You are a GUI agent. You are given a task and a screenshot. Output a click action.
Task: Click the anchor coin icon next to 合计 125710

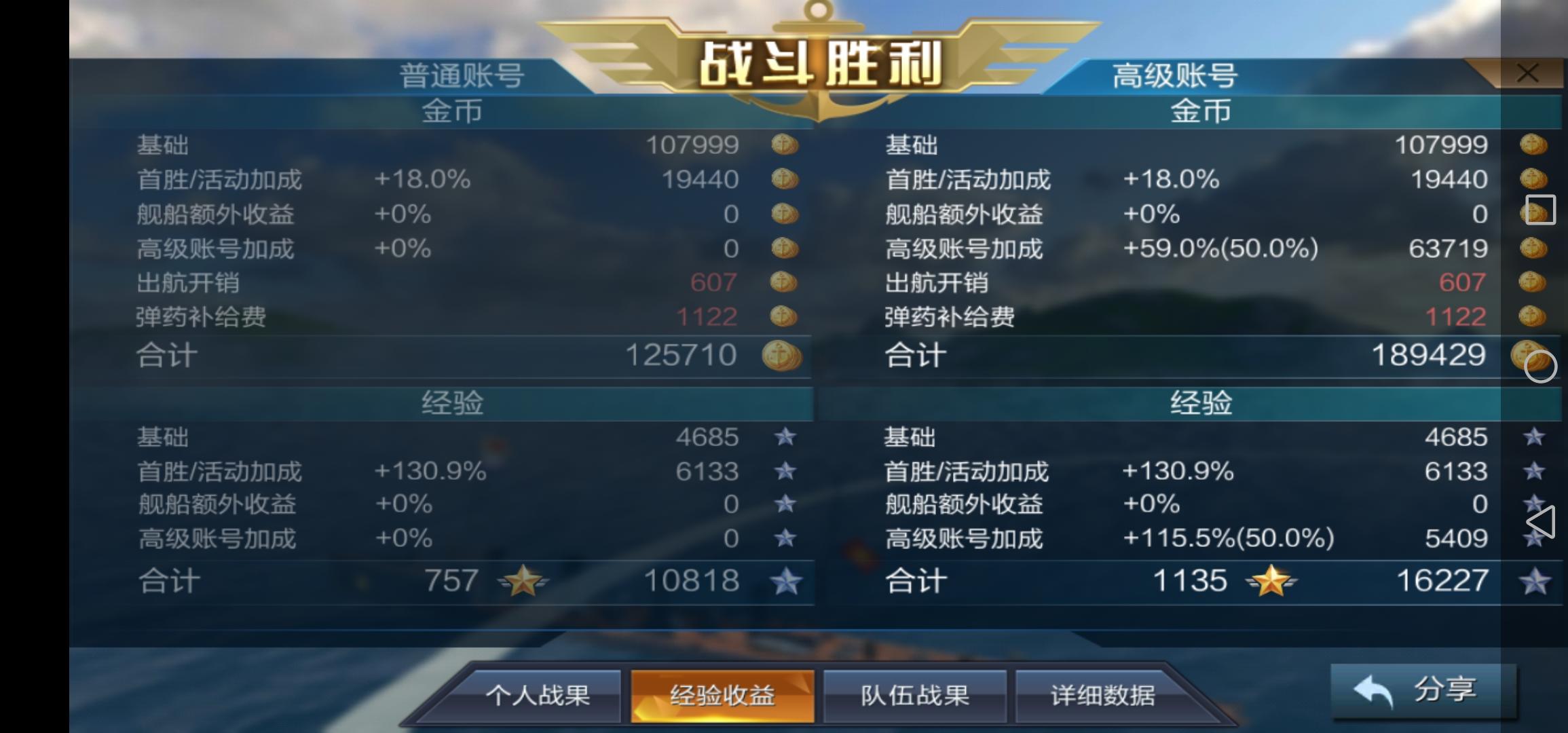[784, 354]
